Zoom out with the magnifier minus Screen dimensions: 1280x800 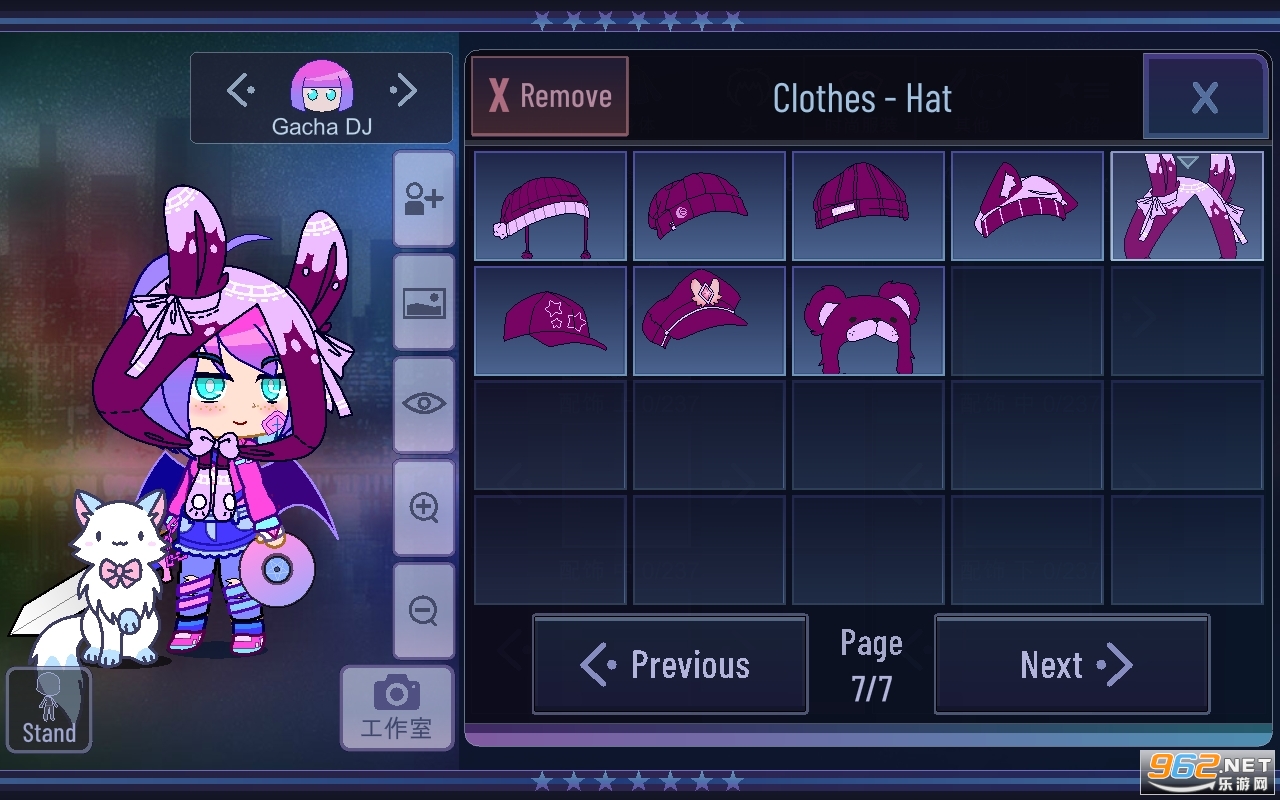[424, 610]
